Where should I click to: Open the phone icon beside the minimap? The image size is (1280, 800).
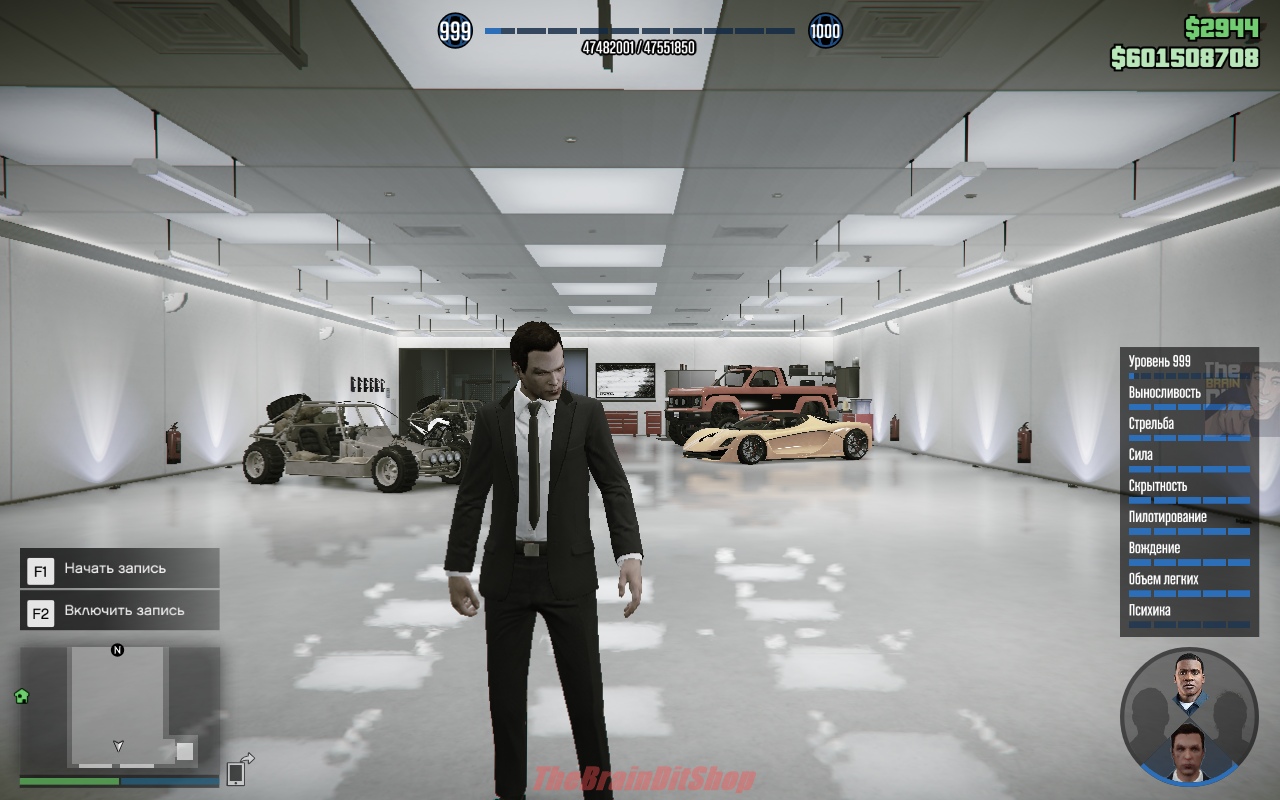pyautogui.click(x=237, y=772)
